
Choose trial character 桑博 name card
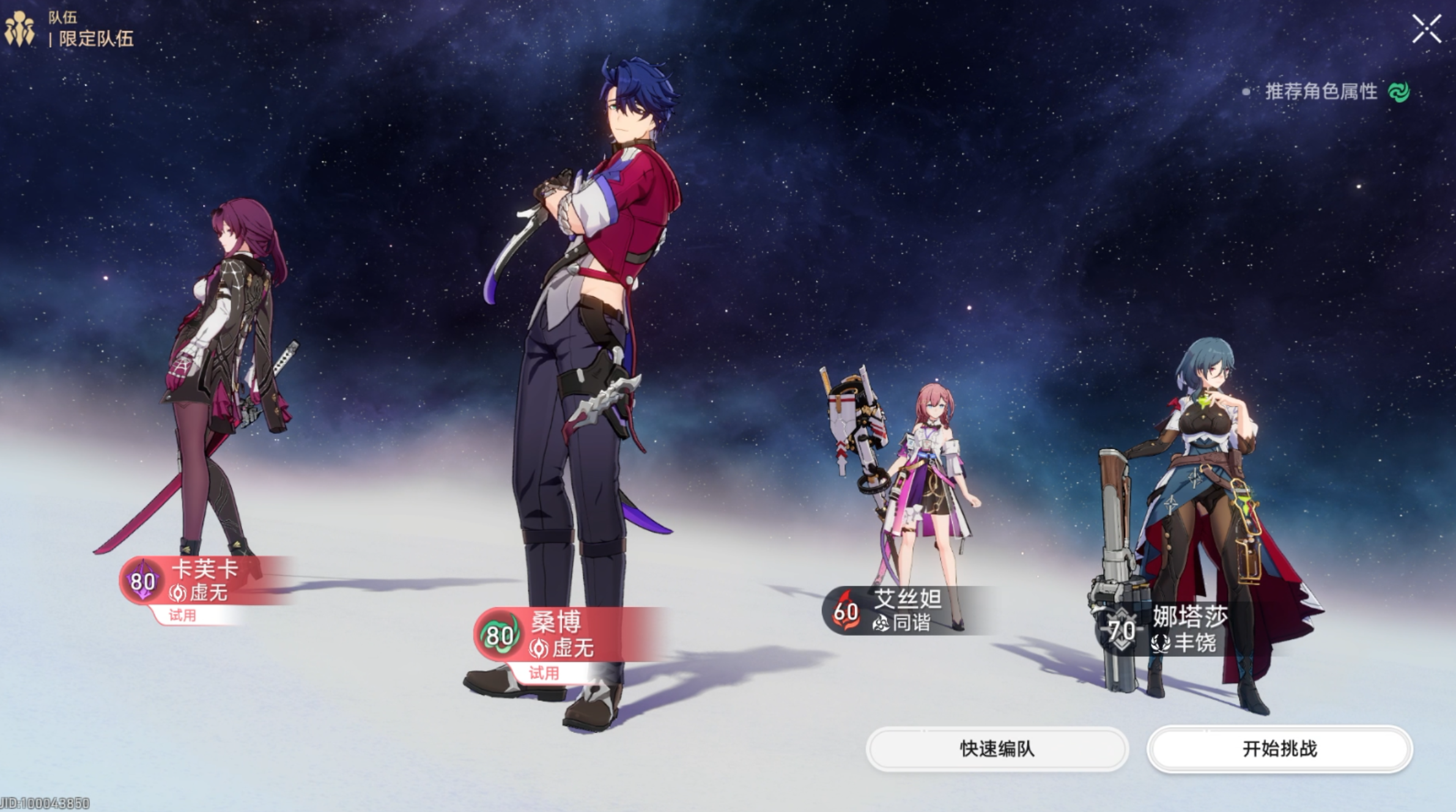pyautogui.click(x=563, y=635)
